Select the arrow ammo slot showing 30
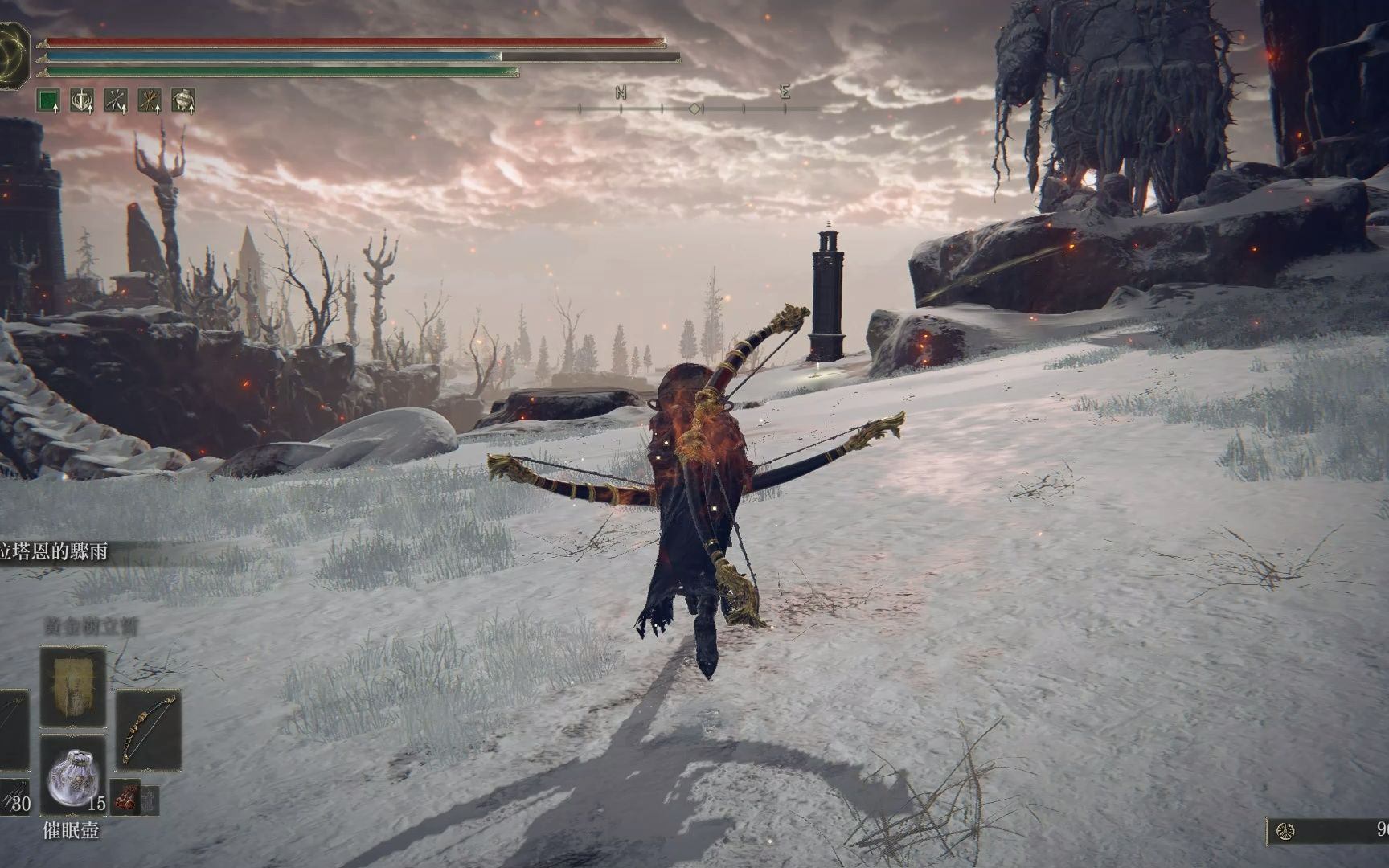Image resolution: width=1389 pixels, height=868 pixels. [x=16, y=796]
